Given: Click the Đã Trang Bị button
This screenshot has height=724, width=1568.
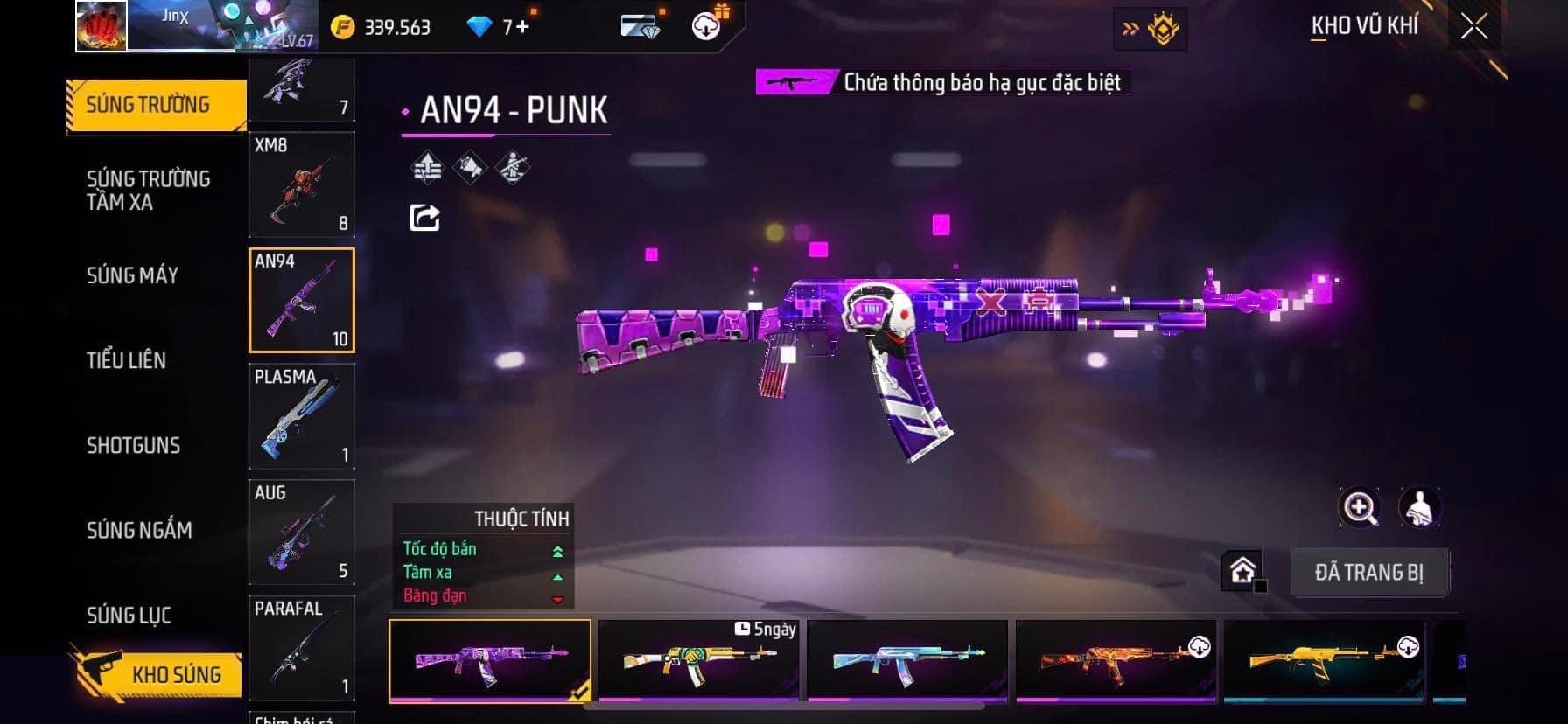Looking at the screenshot, I should click(x=1368, y=573).
